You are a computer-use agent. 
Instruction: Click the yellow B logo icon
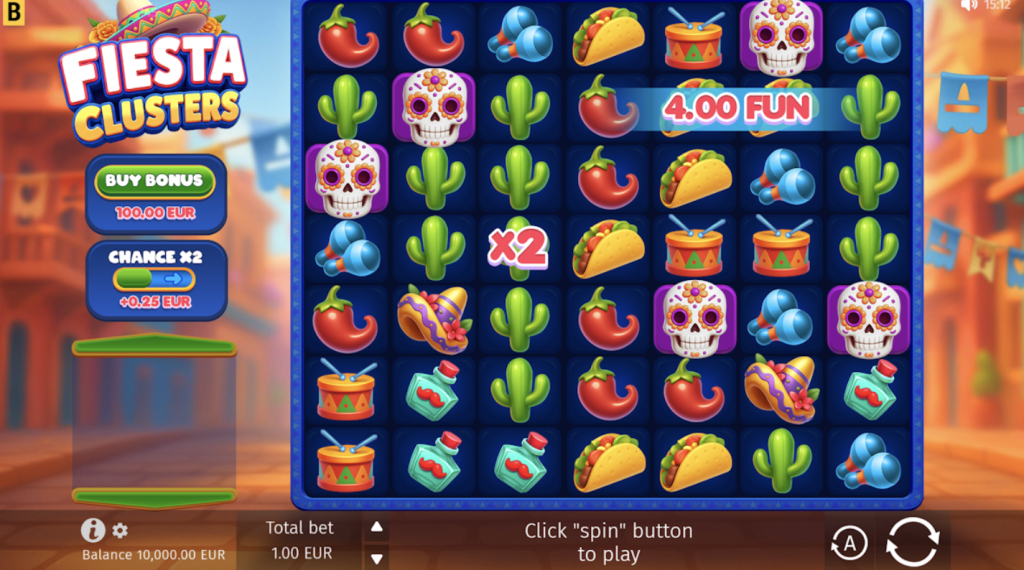[13, 13]
